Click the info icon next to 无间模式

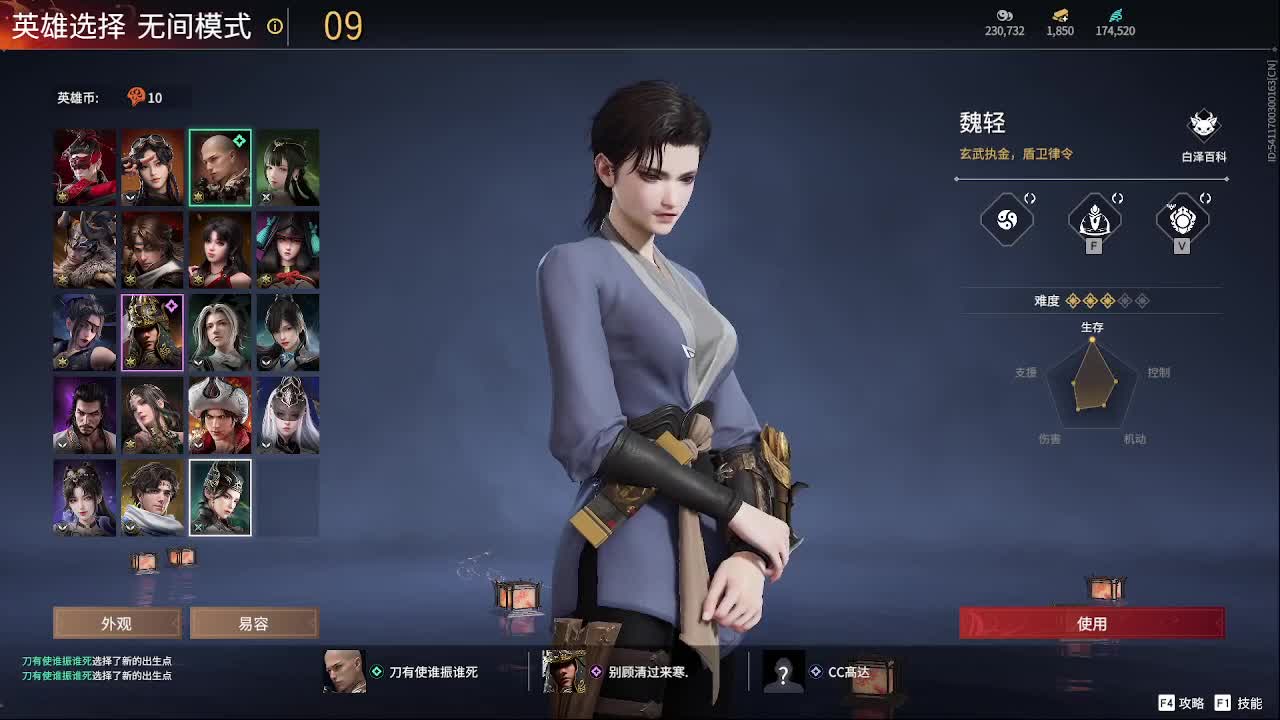[274, 28]
